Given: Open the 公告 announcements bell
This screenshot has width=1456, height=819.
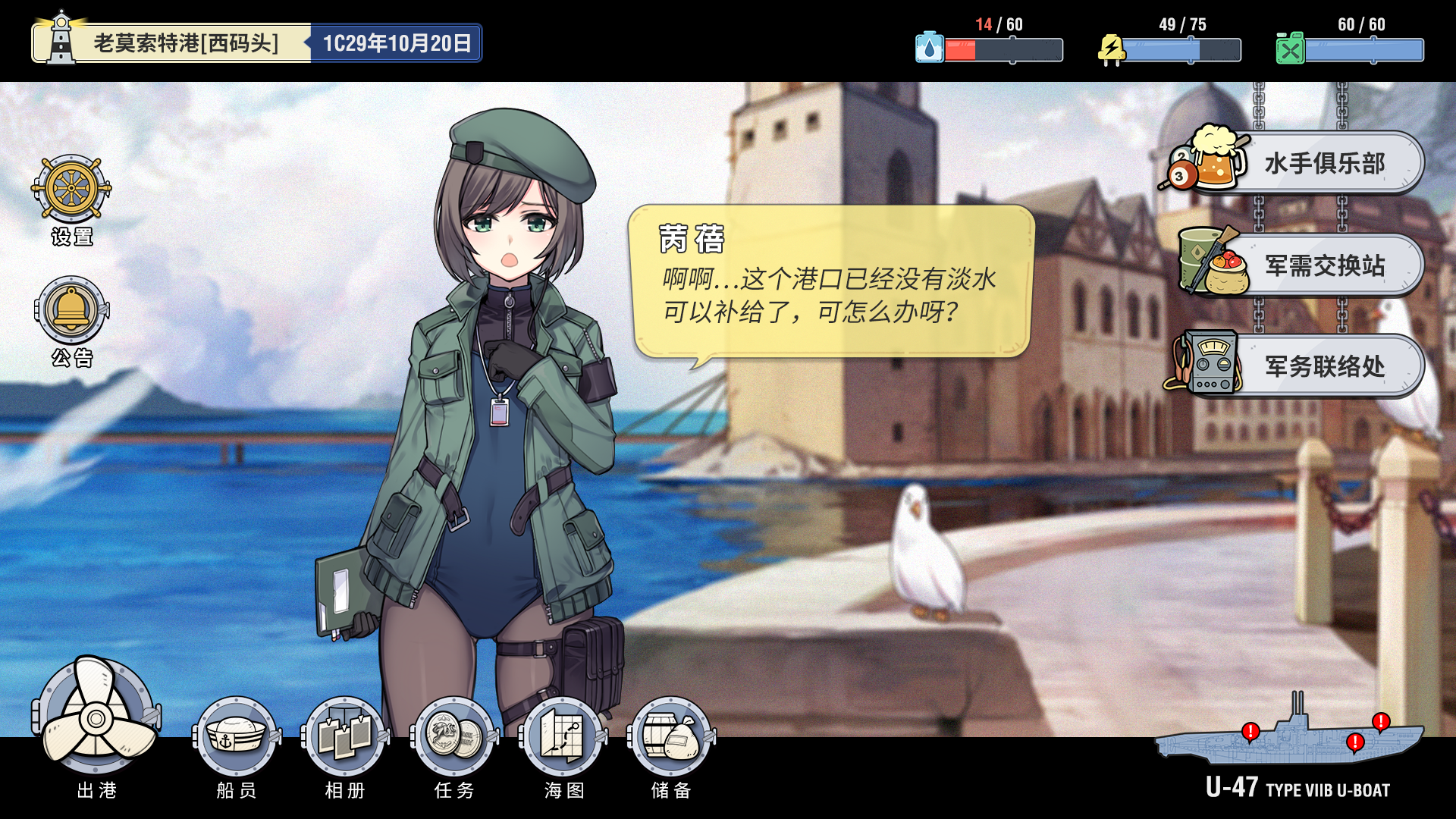Looking at the screenshot, I should (71, 310).
